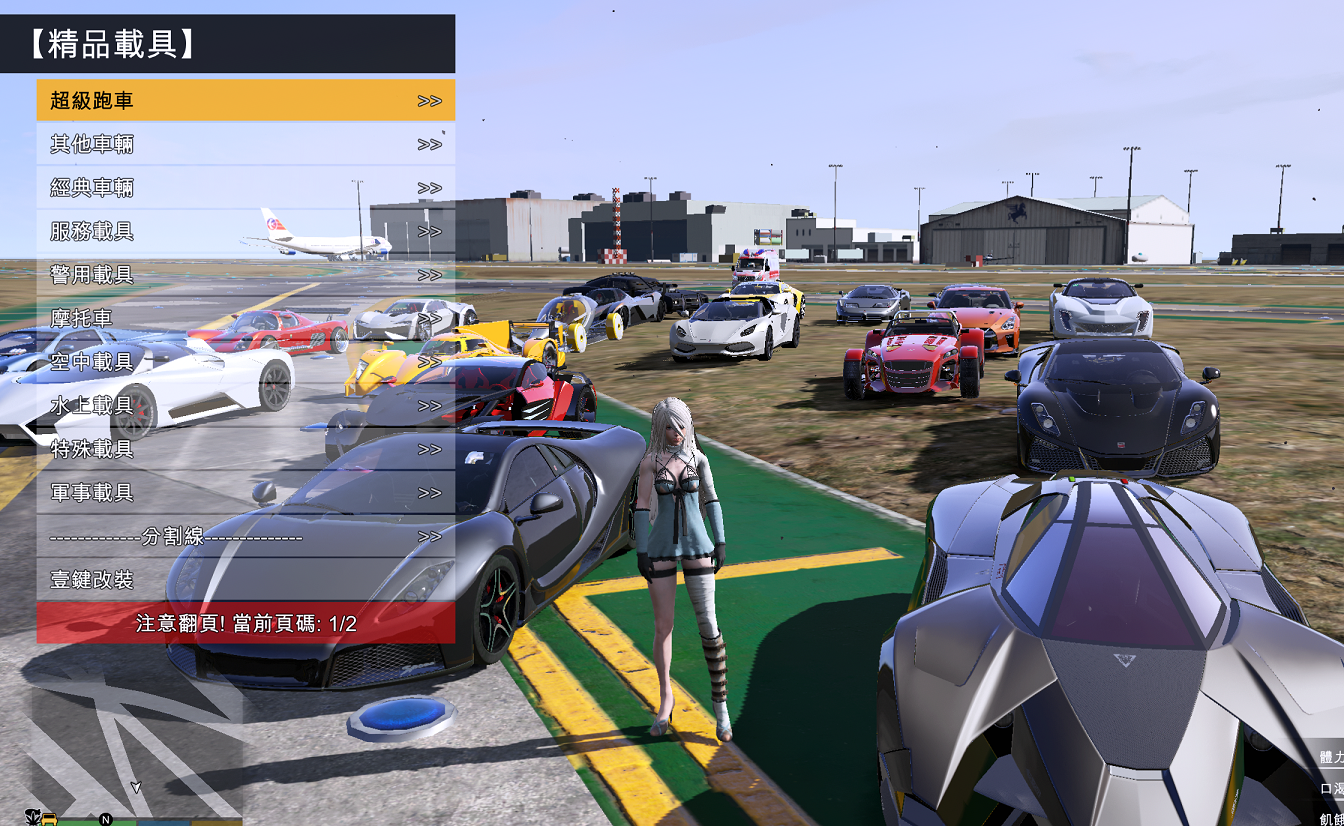Click the cannabis leaf icon on the minimap
Viewport: 1344px width, 826px height.
[x=33, y=815]
